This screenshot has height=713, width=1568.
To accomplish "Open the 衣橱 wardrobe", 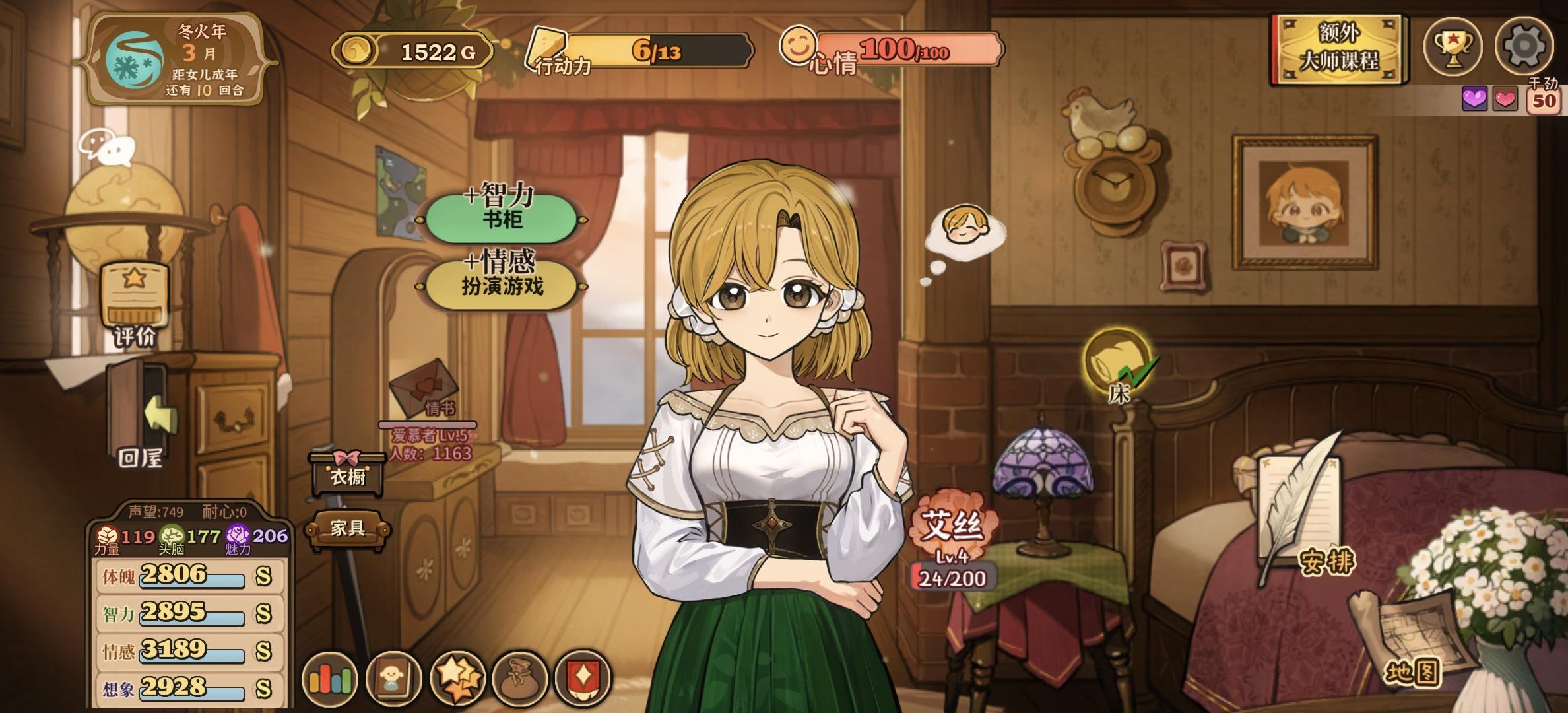I will tap(348, 472).
